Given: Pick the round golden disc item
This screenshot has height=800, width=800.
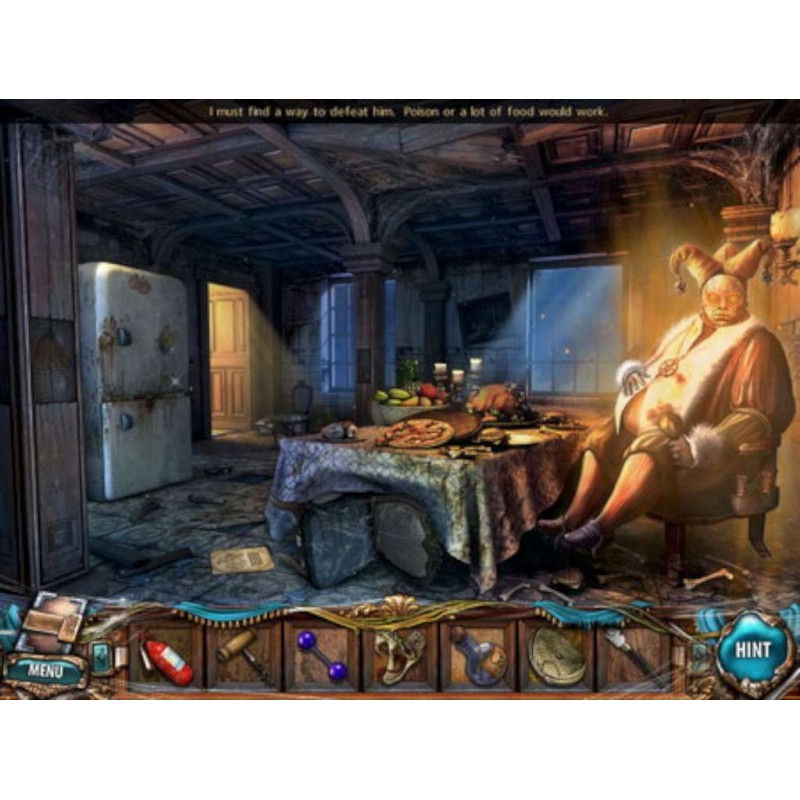Looking at the screenshot, I should [556, 657].
